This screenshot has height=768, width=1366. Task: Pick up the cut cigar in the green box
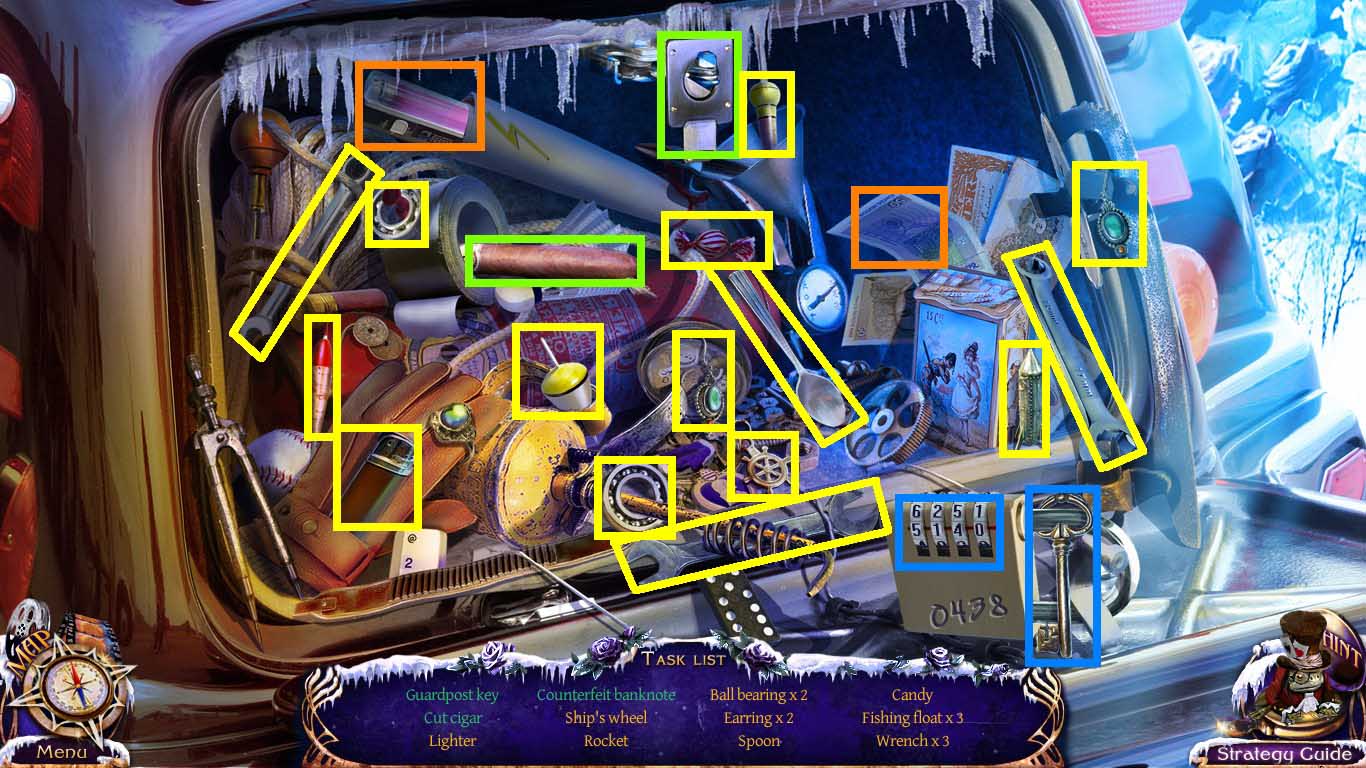[x=553, y=262]
